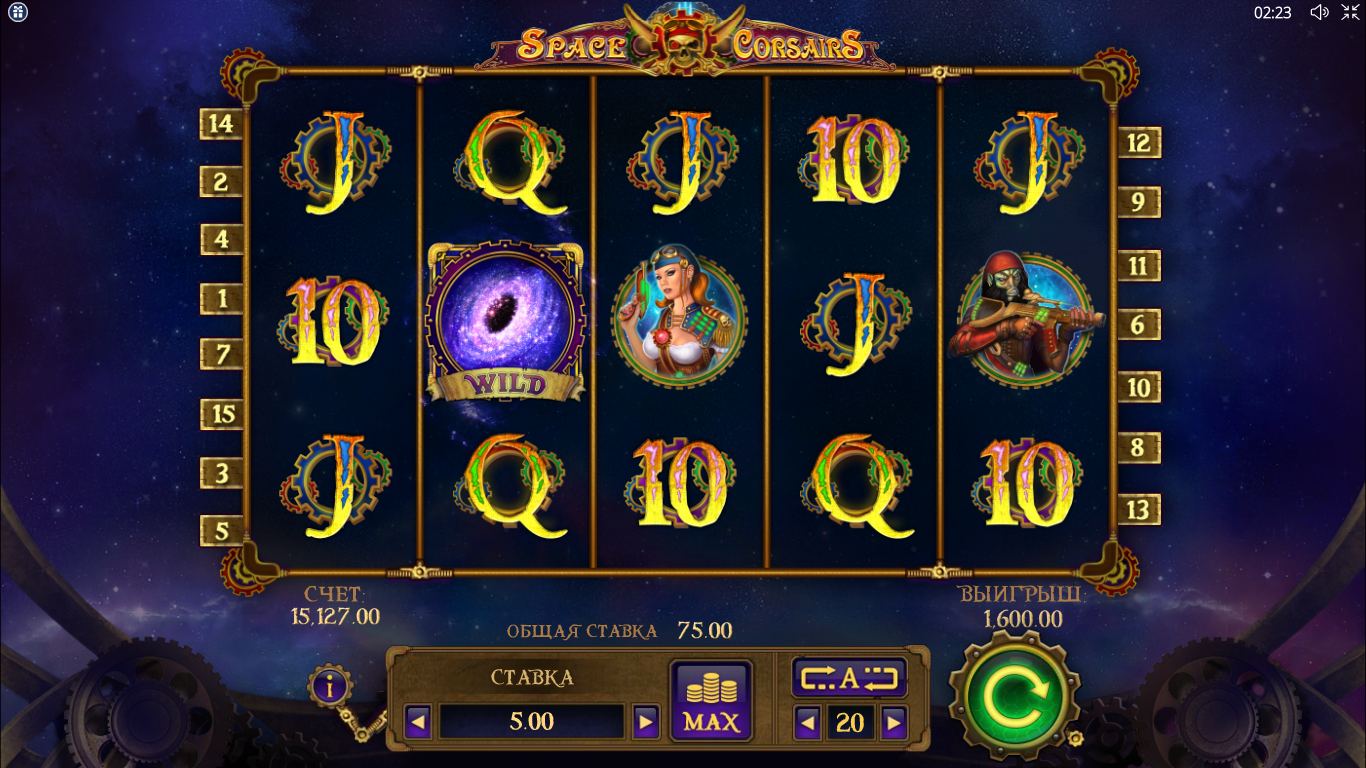Select payline marker 14

coord(221,124)
